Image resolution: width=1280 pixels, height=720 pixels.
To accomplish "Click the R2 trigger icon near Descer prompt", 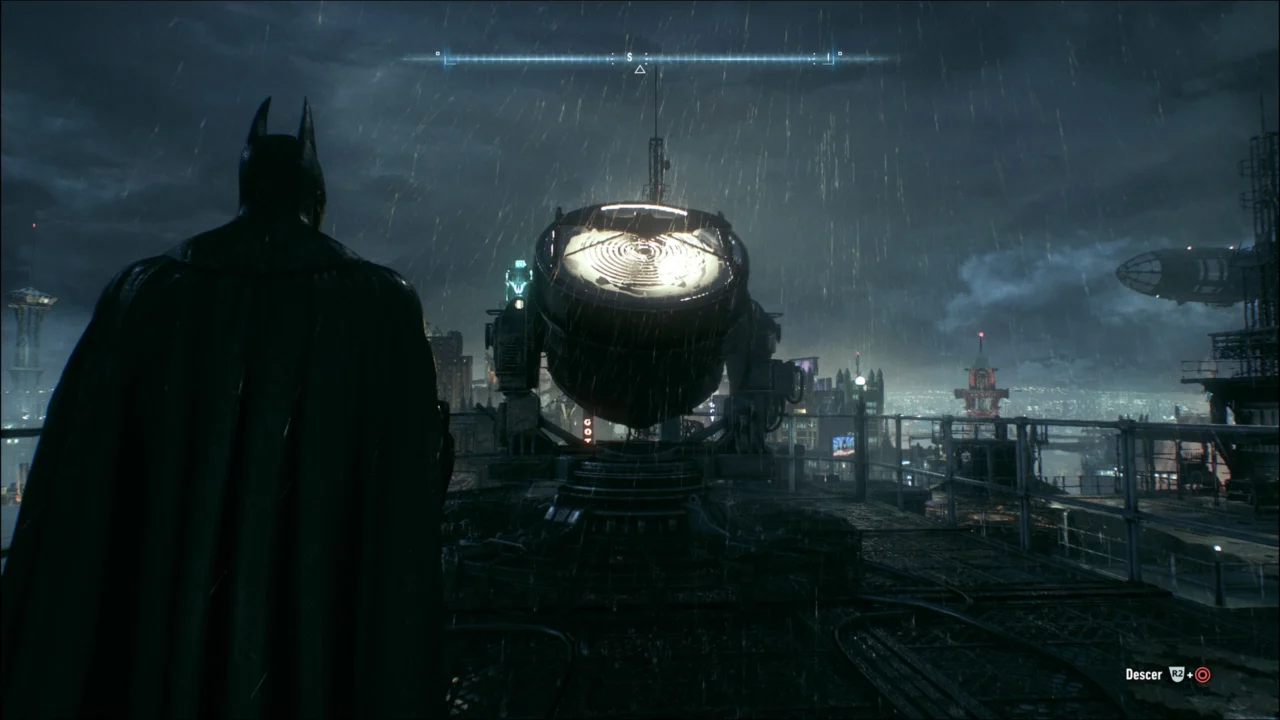I will click(1175, 673).
